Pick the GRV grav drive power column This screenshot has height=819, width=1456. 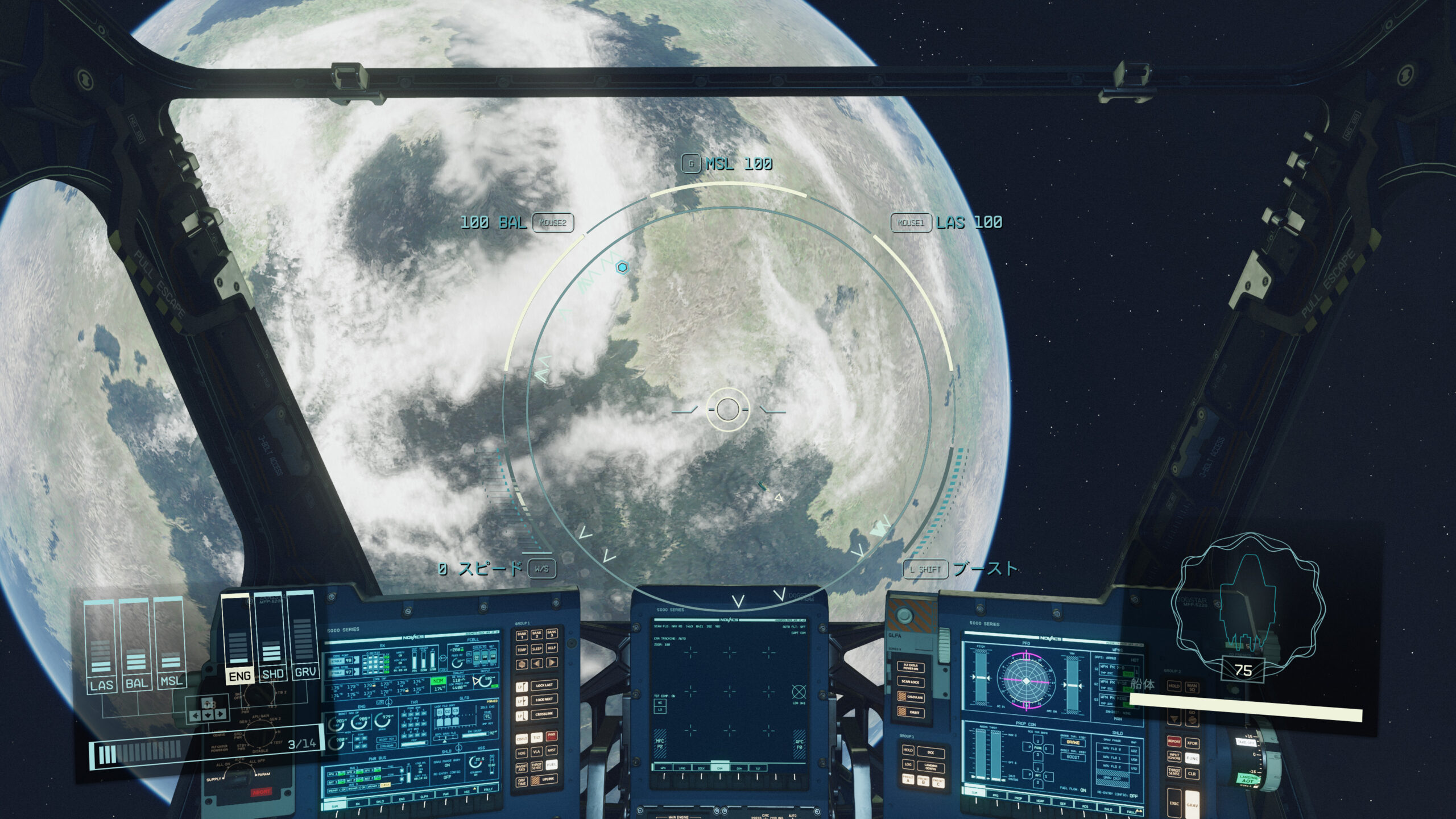[x=305, y=636]
